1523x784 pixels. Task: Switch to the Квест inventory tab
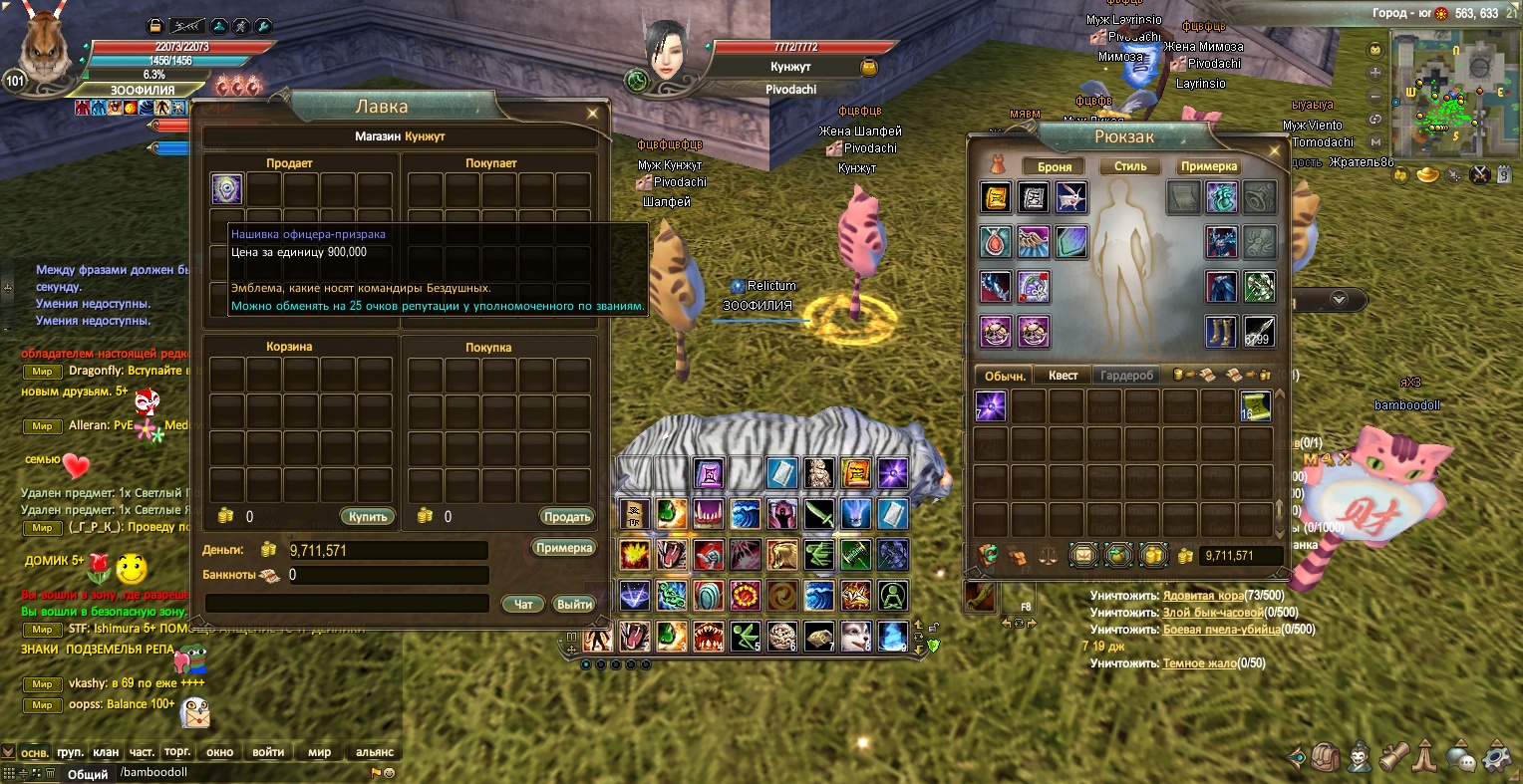pos(1063,376)
